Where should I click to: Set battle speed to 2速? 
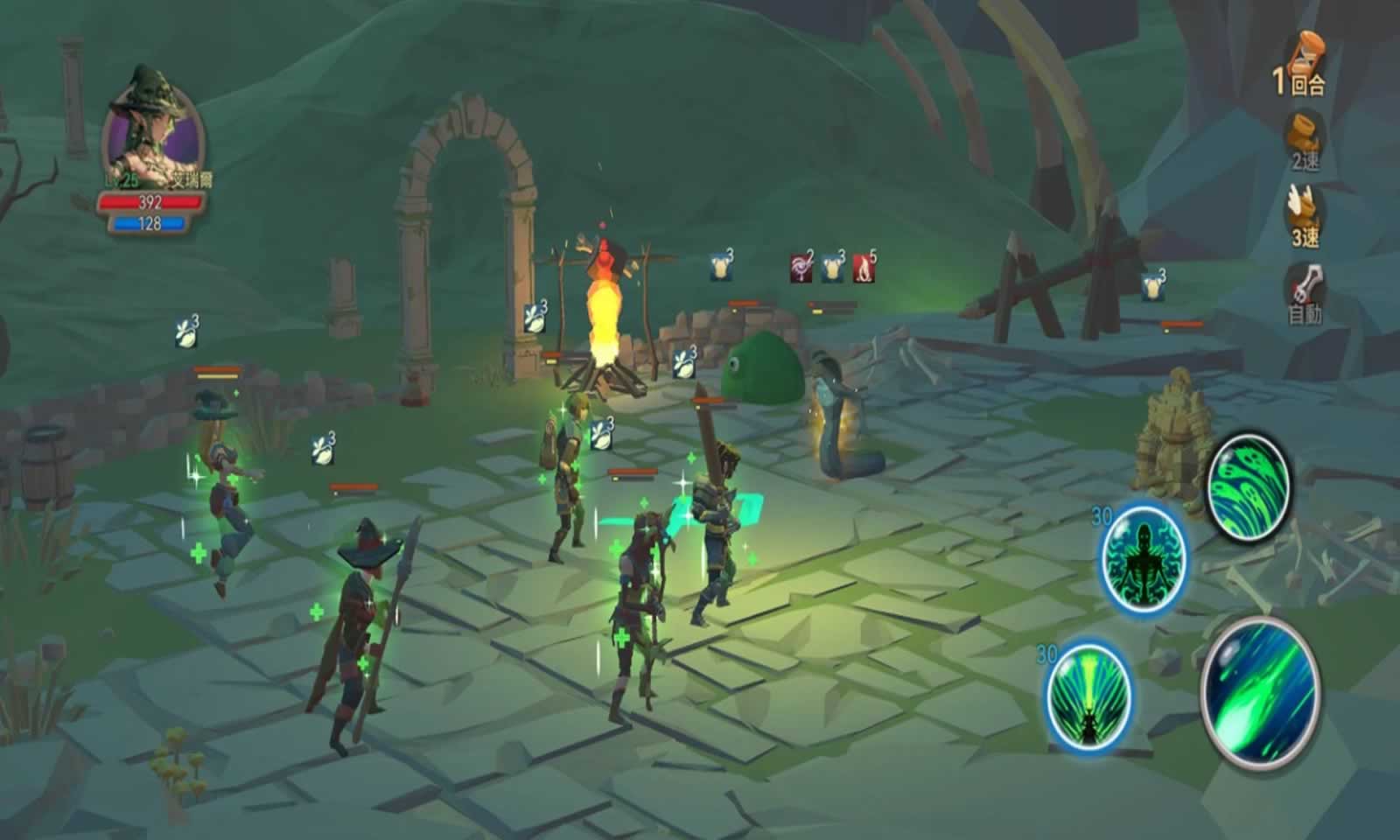(x=1305, y=140)
